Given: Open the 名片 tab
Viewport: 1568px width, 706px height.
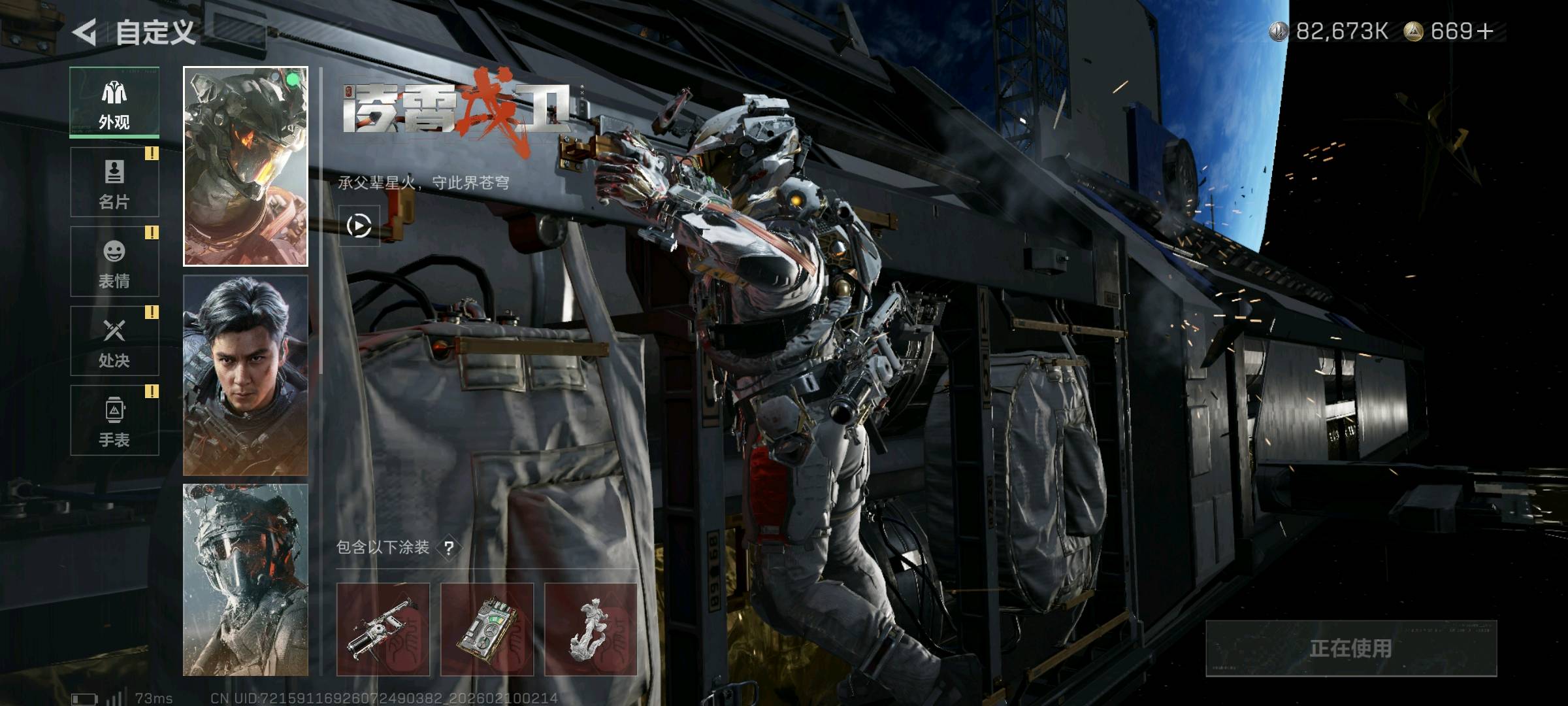Looking at the screenshot, I should (x=114, y=182).
